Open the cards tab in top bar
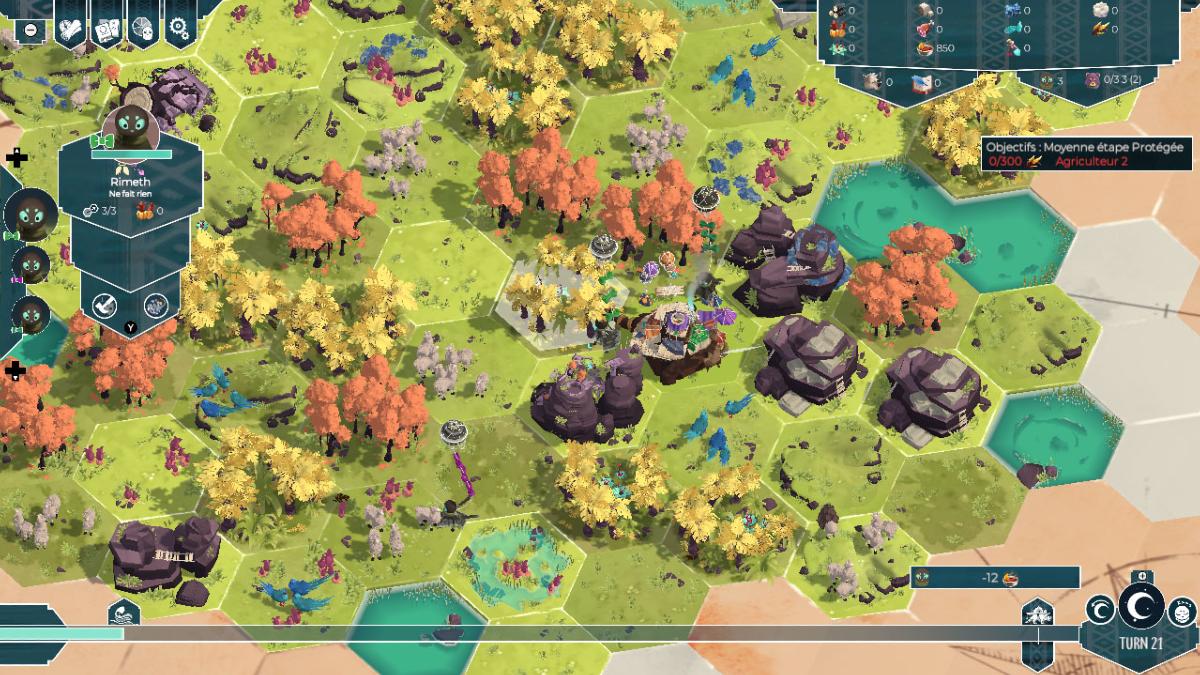 [x=107, y=31]
